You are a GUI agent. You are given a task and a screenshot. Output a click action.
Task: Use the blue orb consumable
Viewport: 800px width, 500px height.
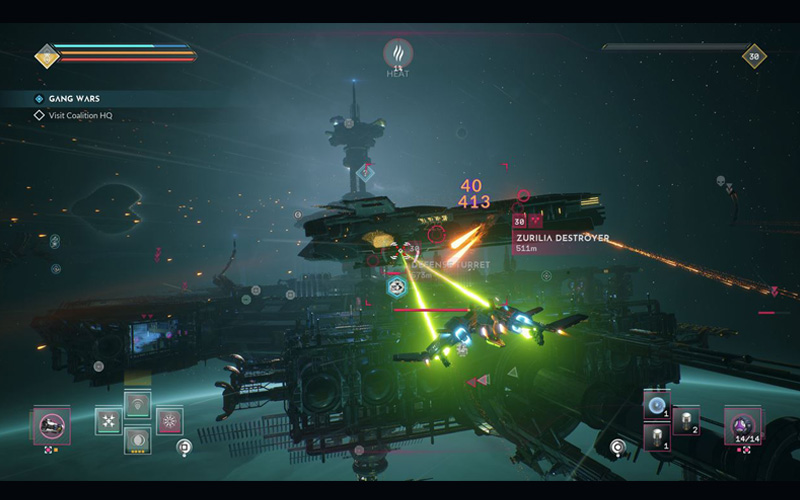click(657, 405)
